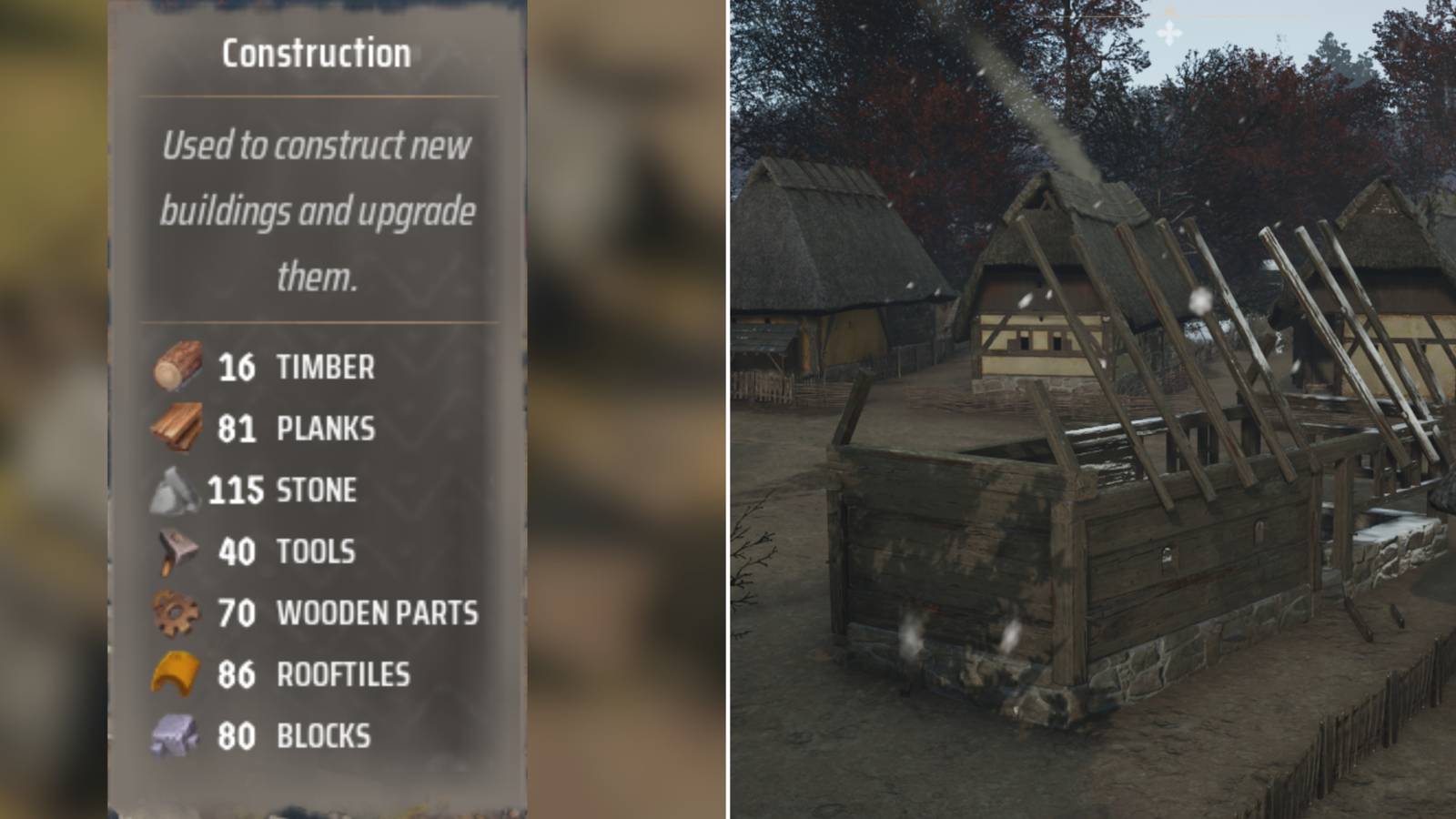This screenshot has height=819, width=1456.
Task: Select the Stone pile icon
Action: tap(176, 490)
